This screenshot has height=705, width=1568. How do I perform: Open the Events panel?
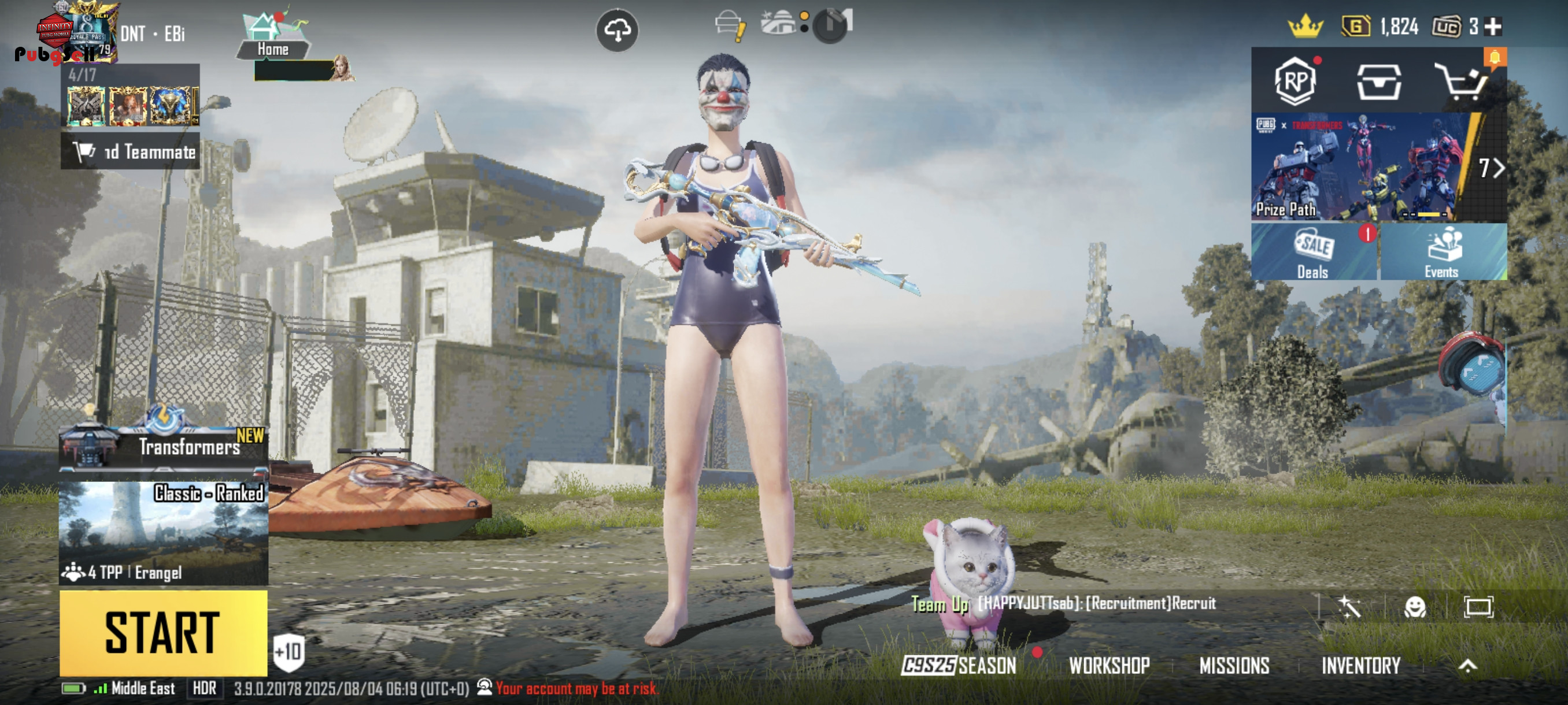point(1443,253)
